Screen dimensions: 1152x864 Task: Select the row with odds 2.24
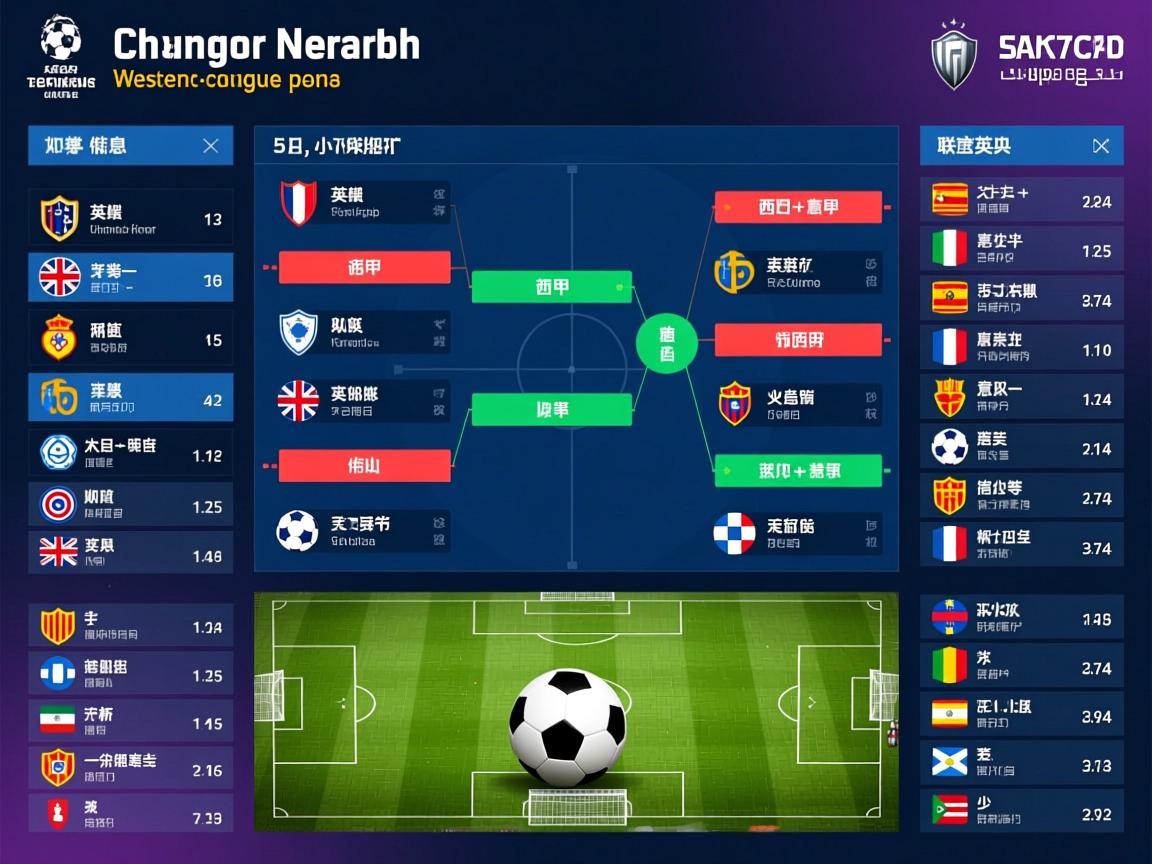pyautogui.click(x=1021, y=199)
